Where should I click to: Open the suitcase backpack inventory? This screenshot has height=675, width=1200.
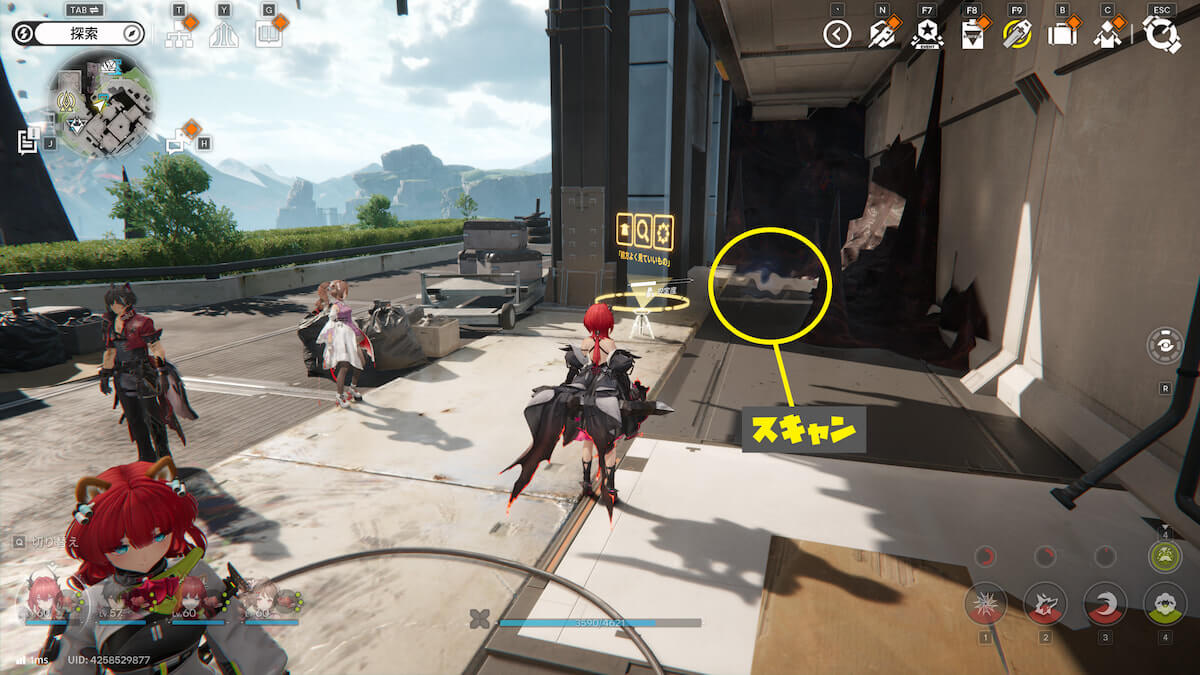point(1061,35)
